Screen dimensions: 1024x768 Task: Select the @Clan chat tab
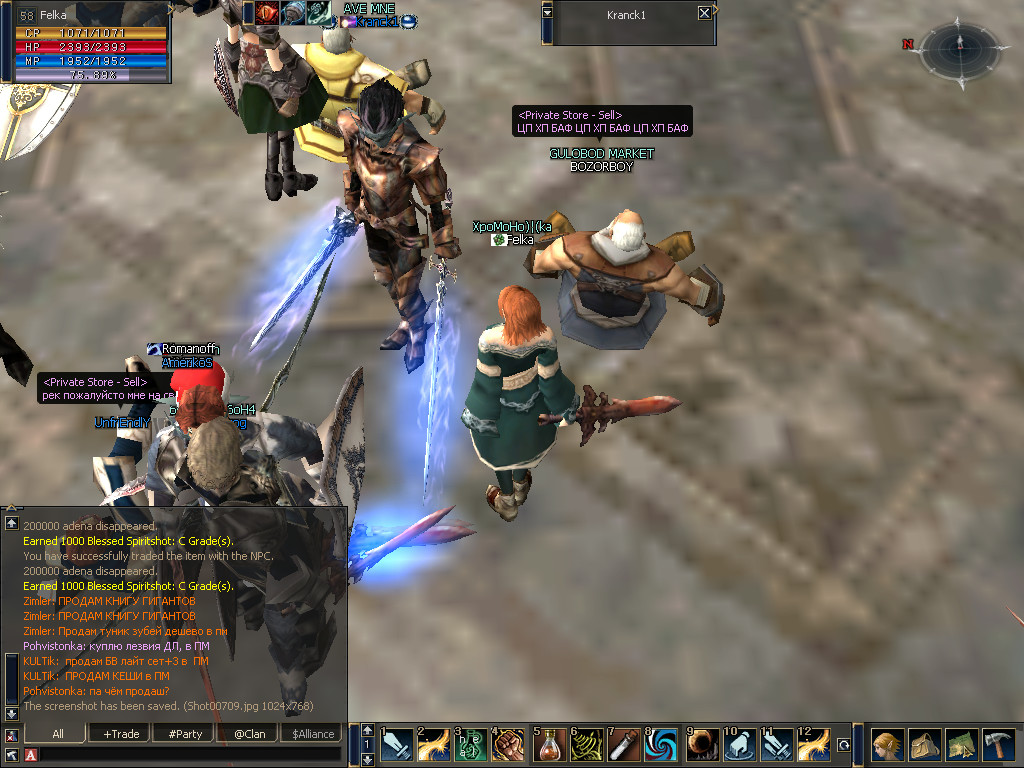249,734
